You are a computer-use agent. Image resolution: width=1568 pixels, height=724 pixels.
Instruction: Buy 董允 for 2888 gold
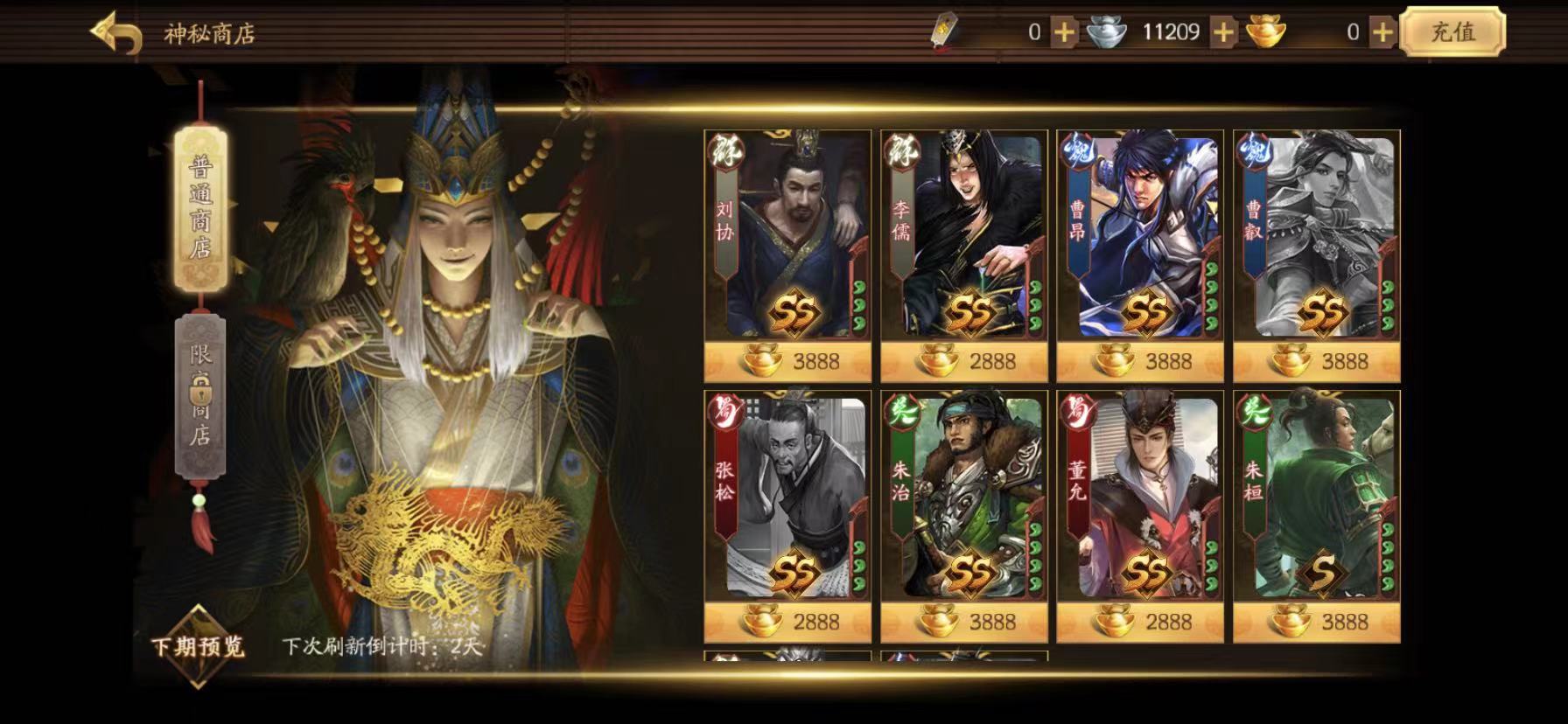coord(1140,622)
